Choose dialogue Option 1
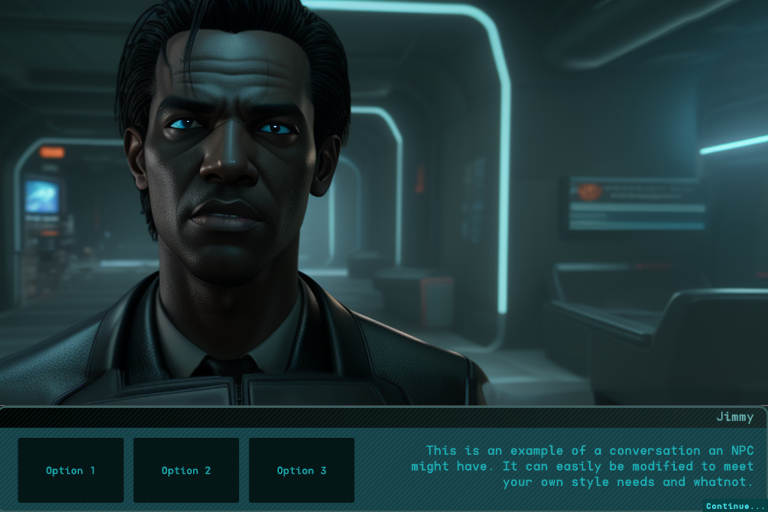The width and height of the screenshot is (768, 512). coord(71,470)
